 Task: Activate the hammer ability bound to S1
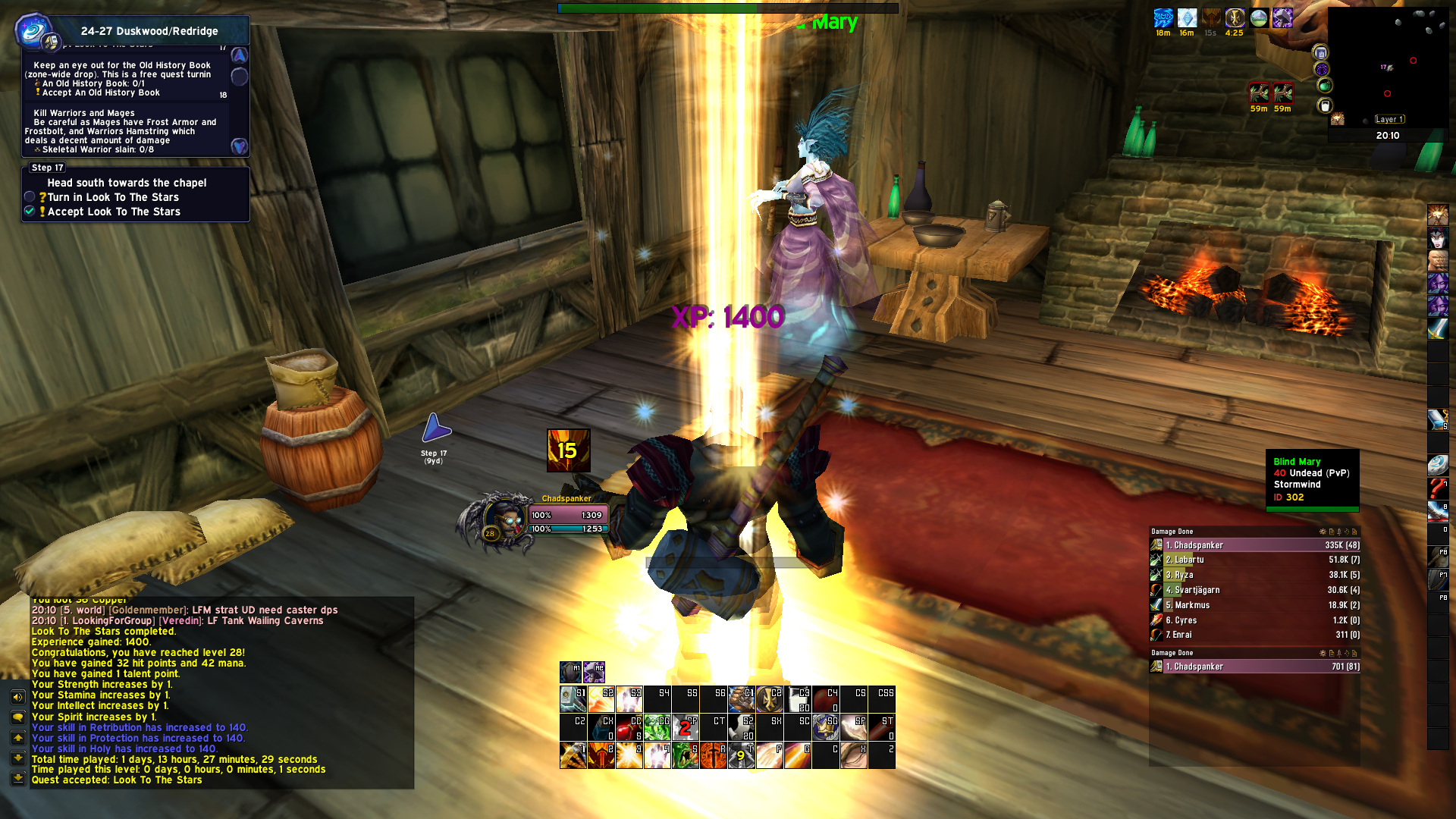tap(573, 699)
